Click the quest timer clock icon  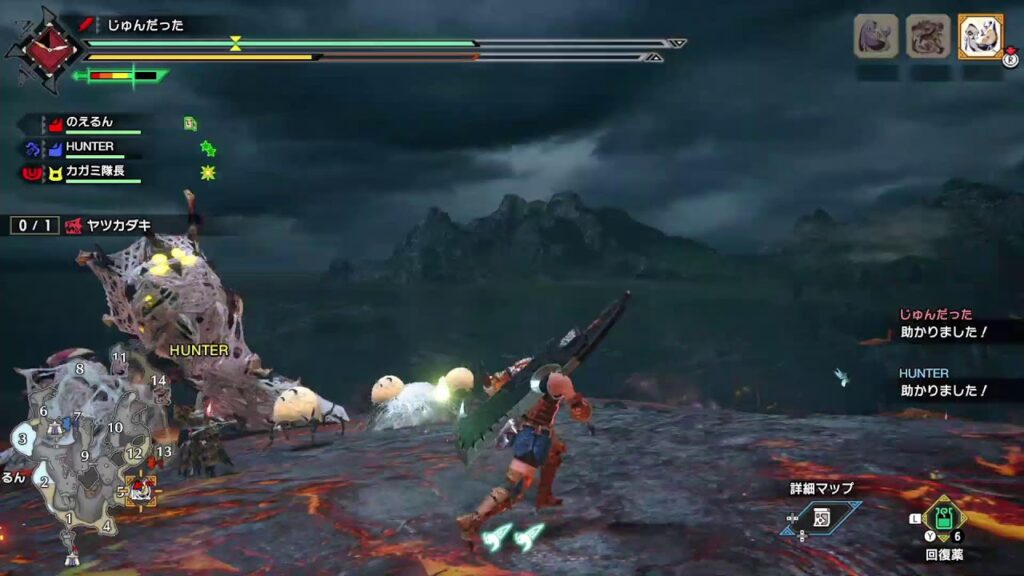coord(38,49)
